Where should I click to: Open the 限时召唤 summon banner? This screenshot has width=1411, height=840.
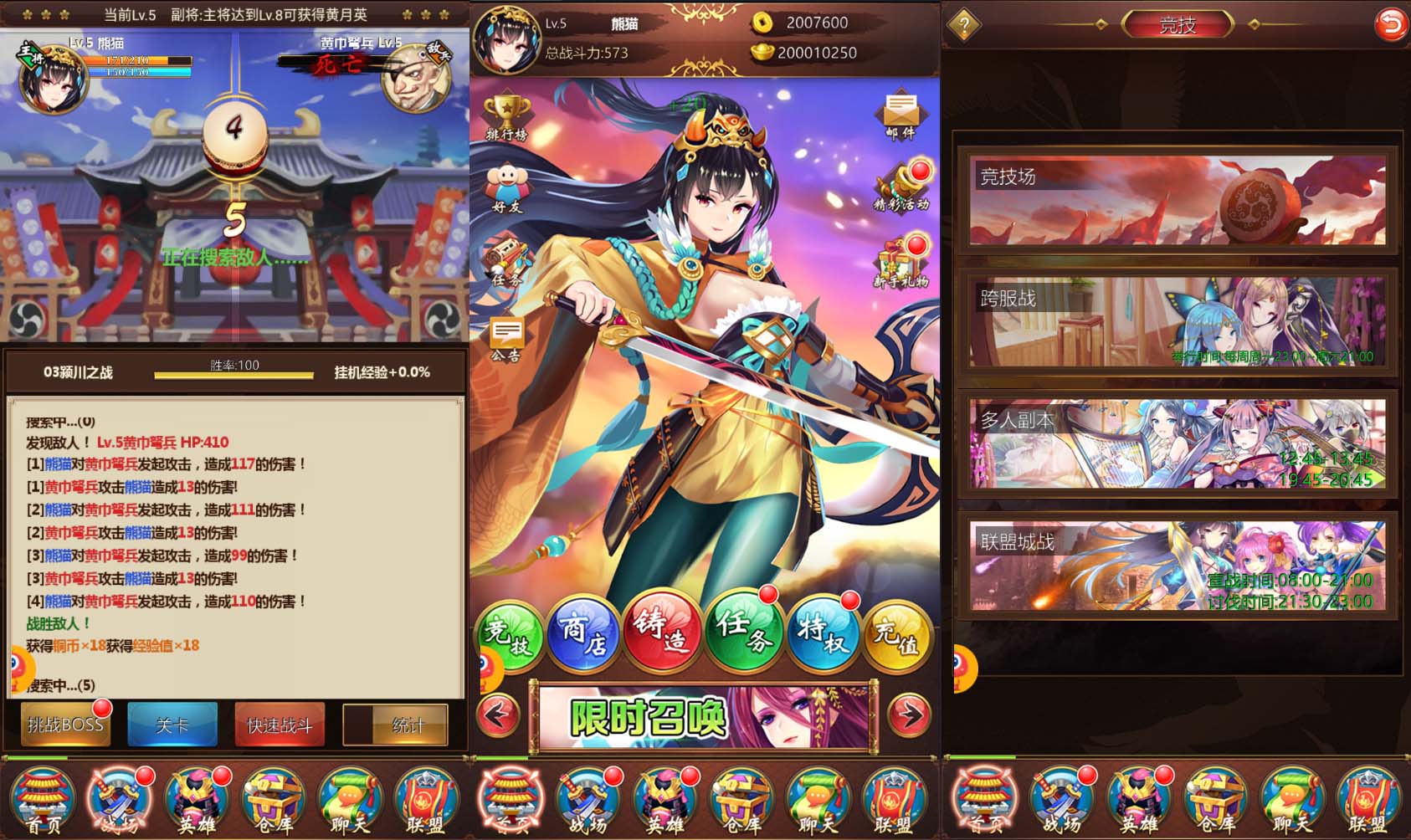[x=705, y=716]
